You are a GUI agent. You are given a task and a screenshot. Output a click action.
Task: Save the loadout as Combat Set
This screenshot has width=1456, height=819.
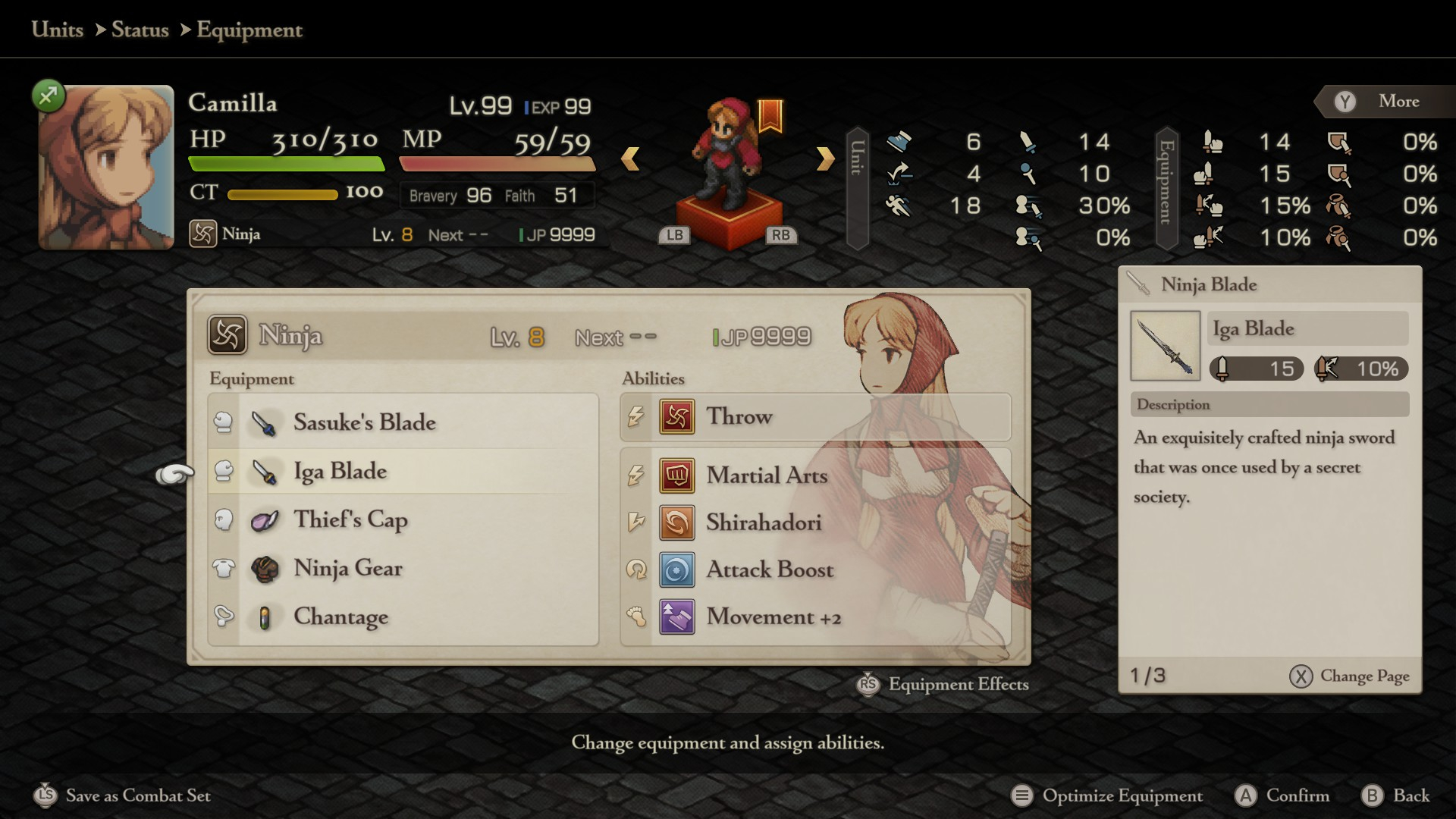coord(123,795)
